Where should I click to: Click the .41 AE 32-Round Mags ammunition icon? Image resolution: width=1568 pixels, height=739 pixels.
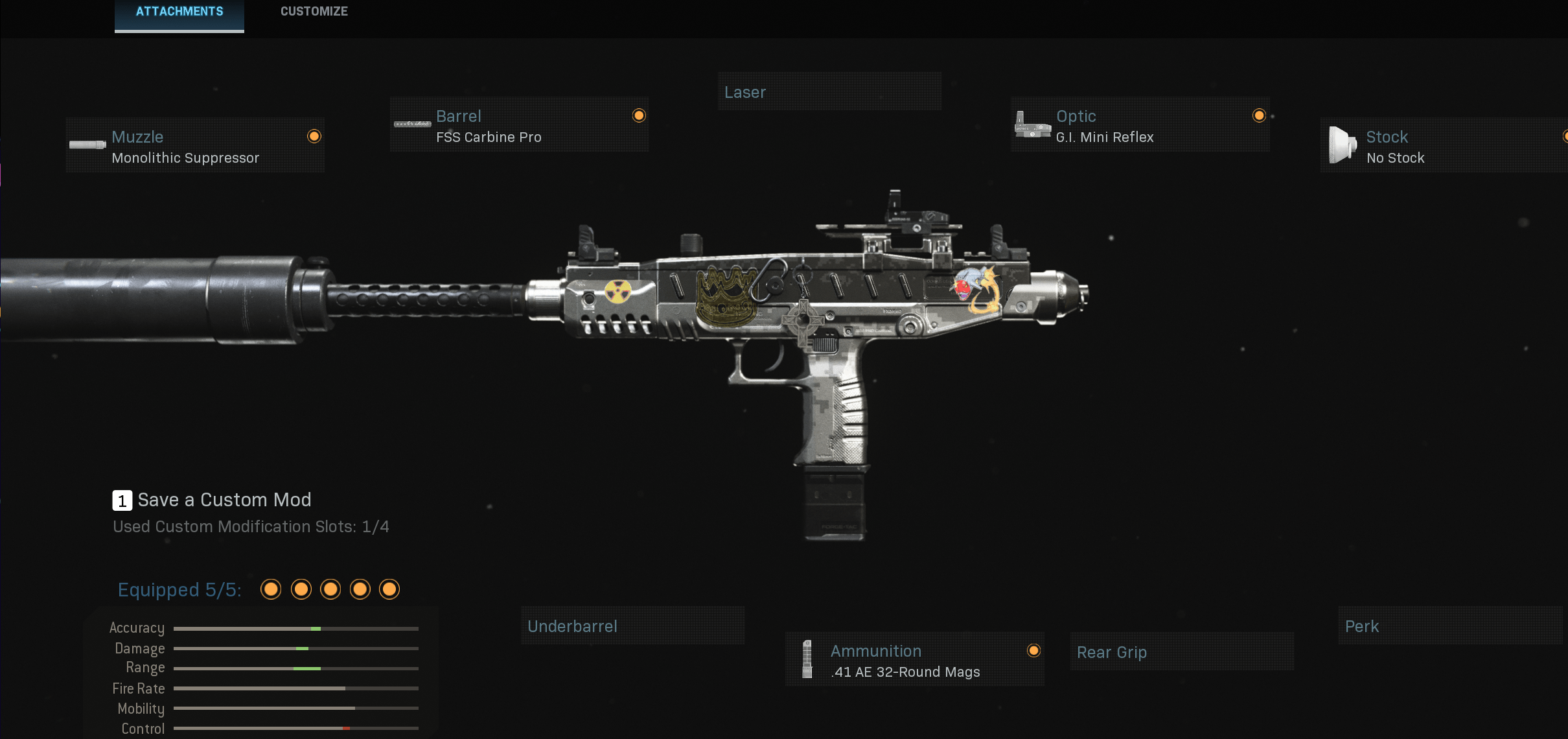coord(807,659)
